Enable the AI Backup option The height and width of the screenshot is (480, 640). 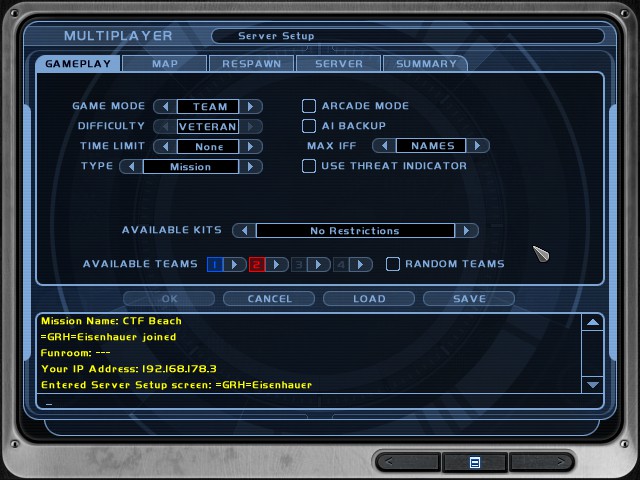pos(309,126)
